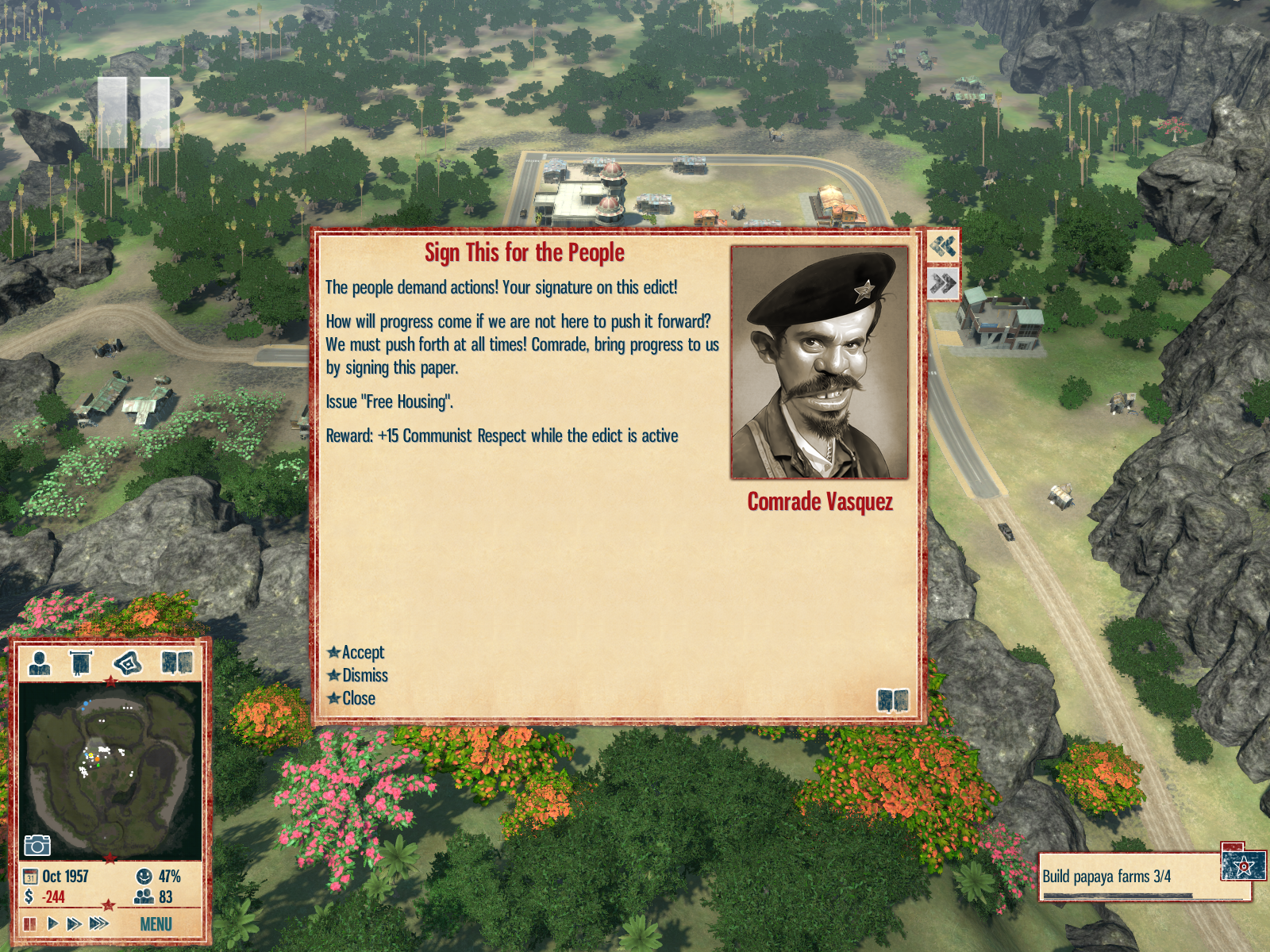Open the book icon in the dialog corner
Image resolution: width=1270 pixels, height=952 pixels.
coord(892,701)
